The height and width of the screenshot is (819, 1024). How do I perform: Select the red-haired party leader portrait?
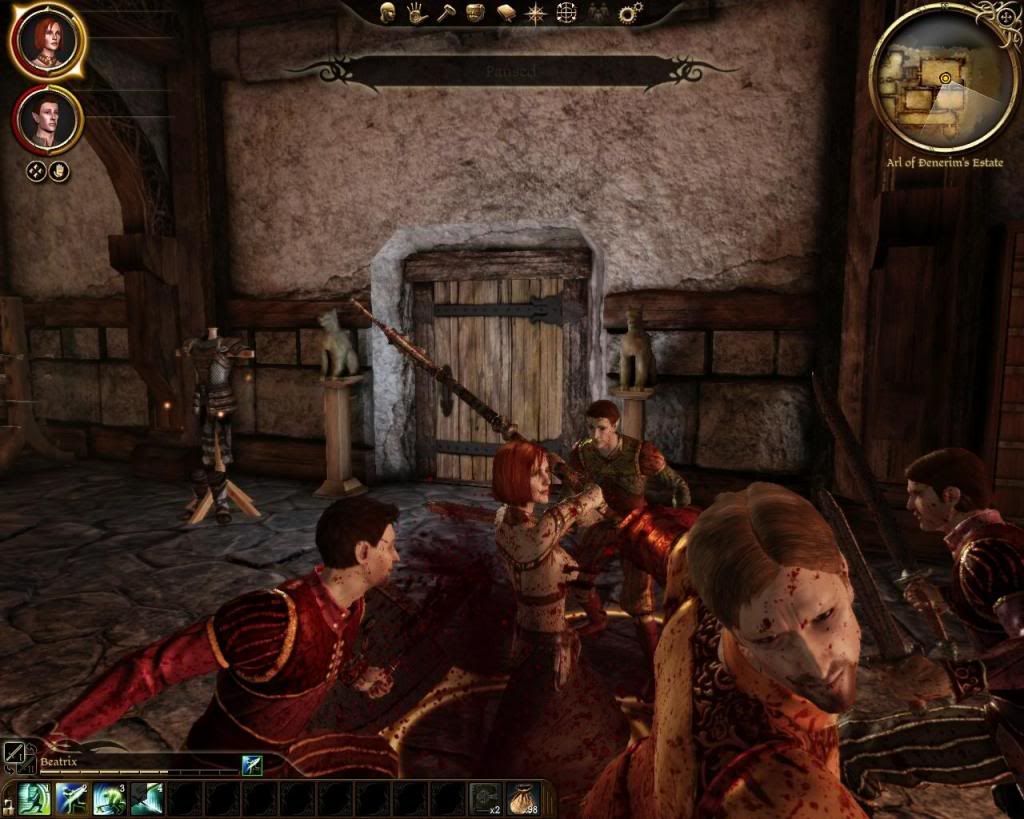(46, 41)
